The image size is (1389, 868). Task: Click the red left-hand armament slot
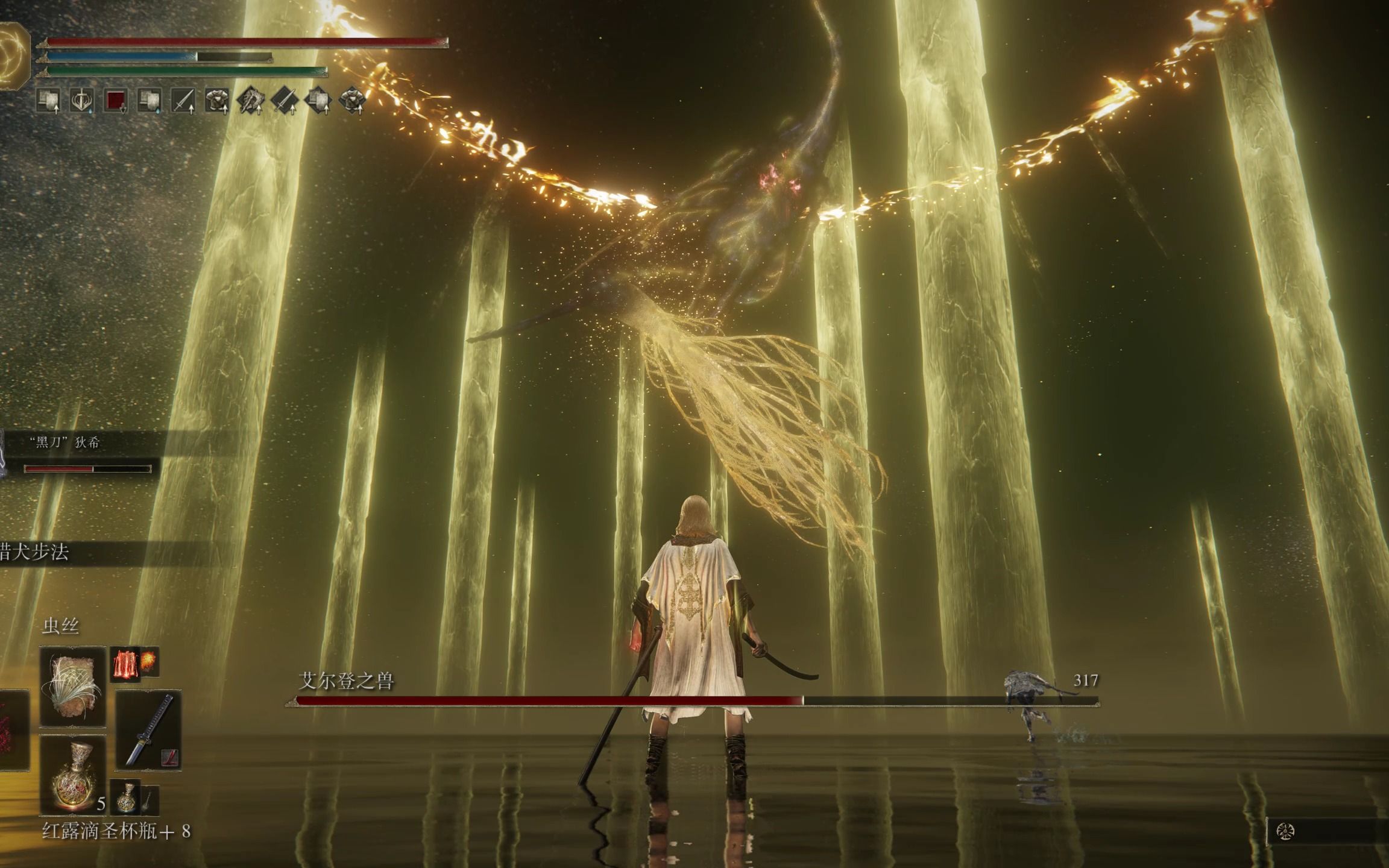(x=13, y=730)
